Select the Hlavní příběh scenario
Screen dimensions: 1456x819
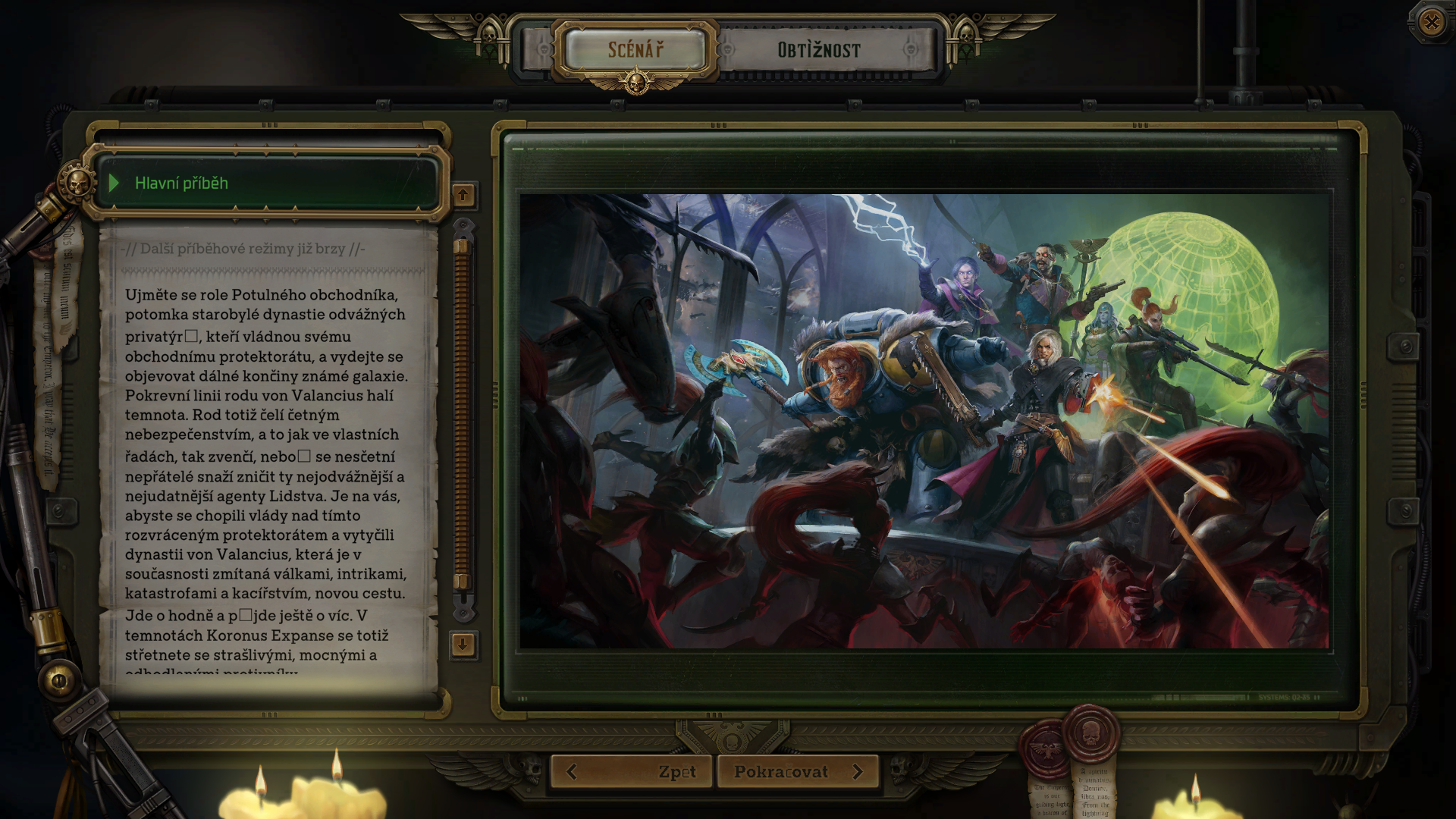click(x=268, y=183)
